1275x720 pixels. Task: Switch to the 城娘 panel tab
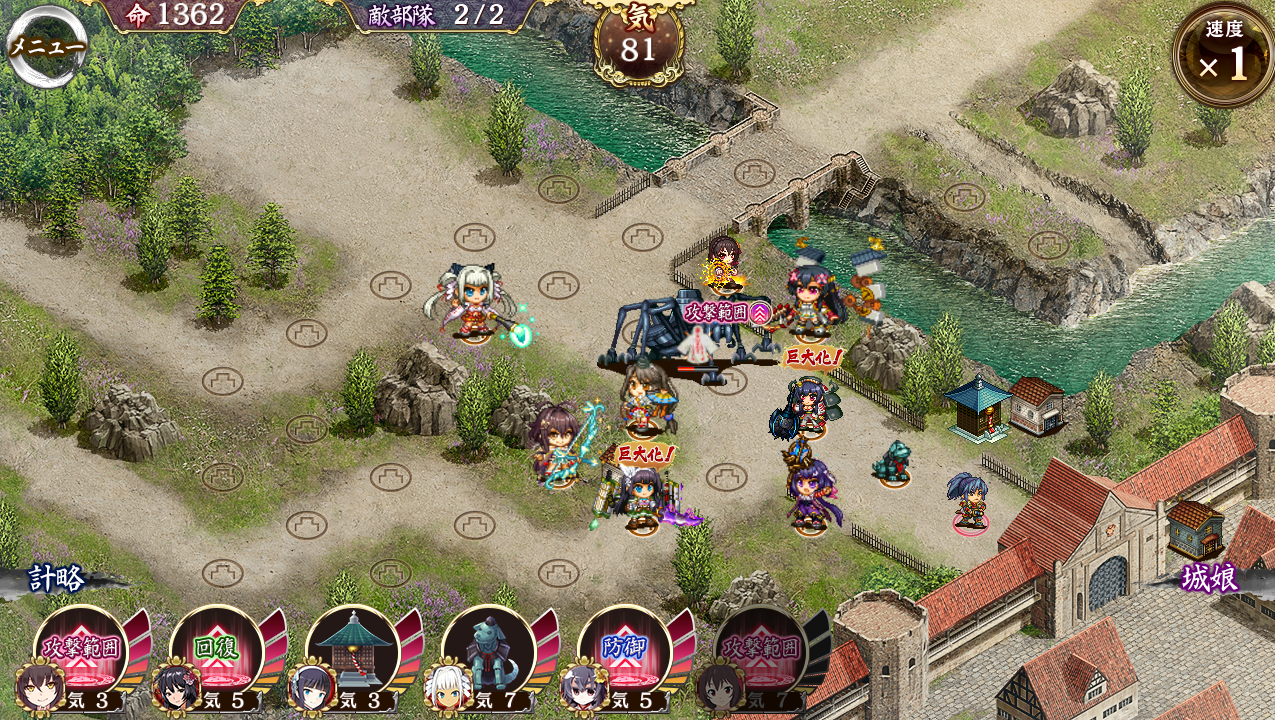click(1210, 578)
